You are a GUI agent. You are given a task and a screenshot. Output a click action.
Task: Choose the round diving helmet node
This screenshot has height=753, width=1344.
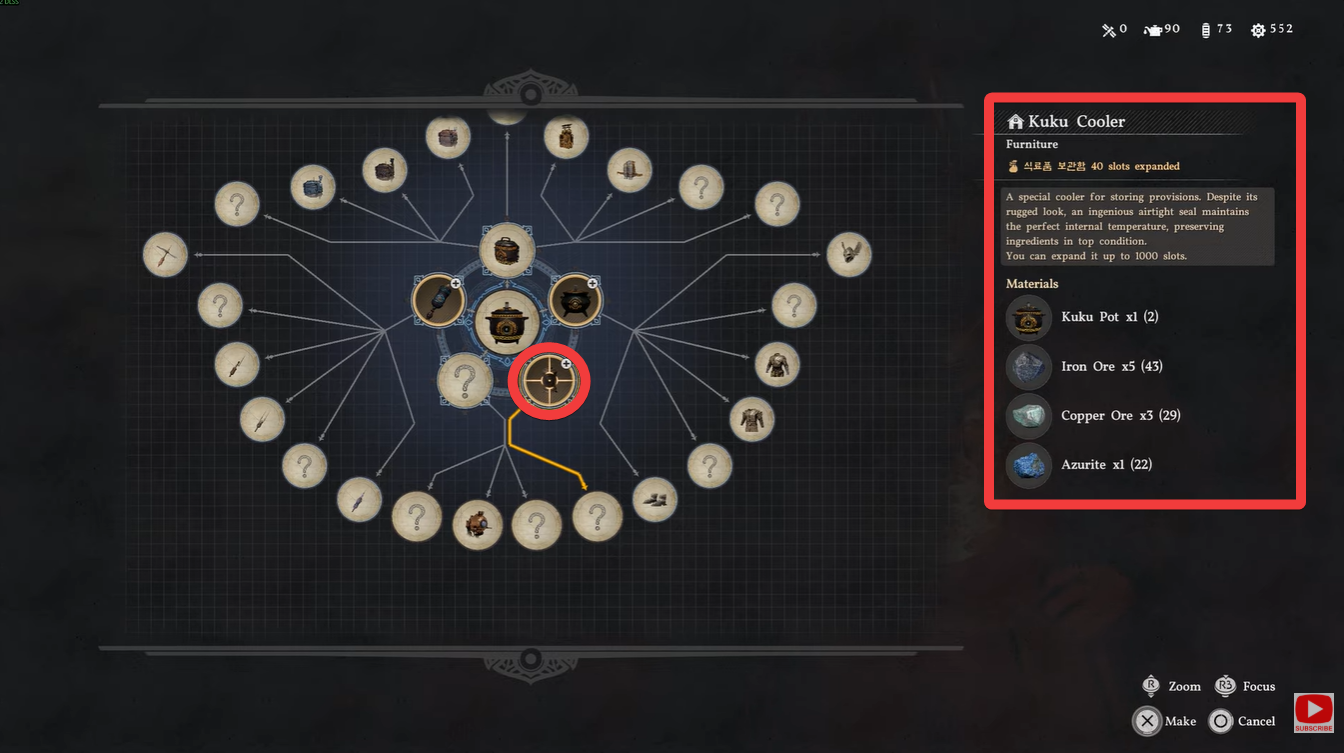(477, 524)
